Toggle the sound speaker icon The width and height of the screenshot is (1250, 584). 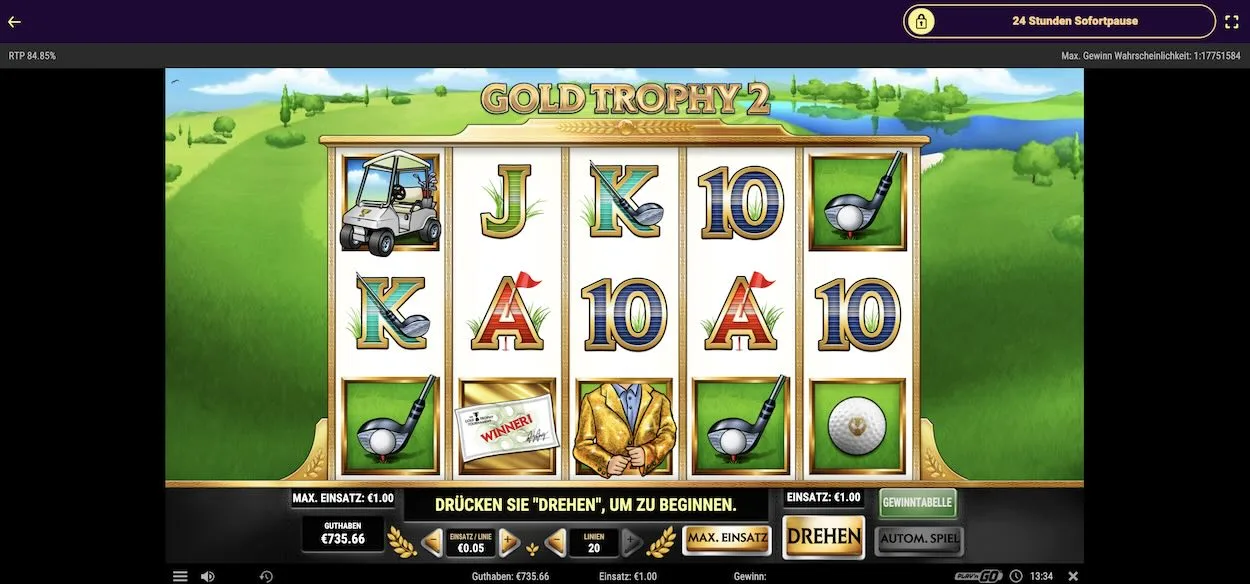[x=207, y=576]
